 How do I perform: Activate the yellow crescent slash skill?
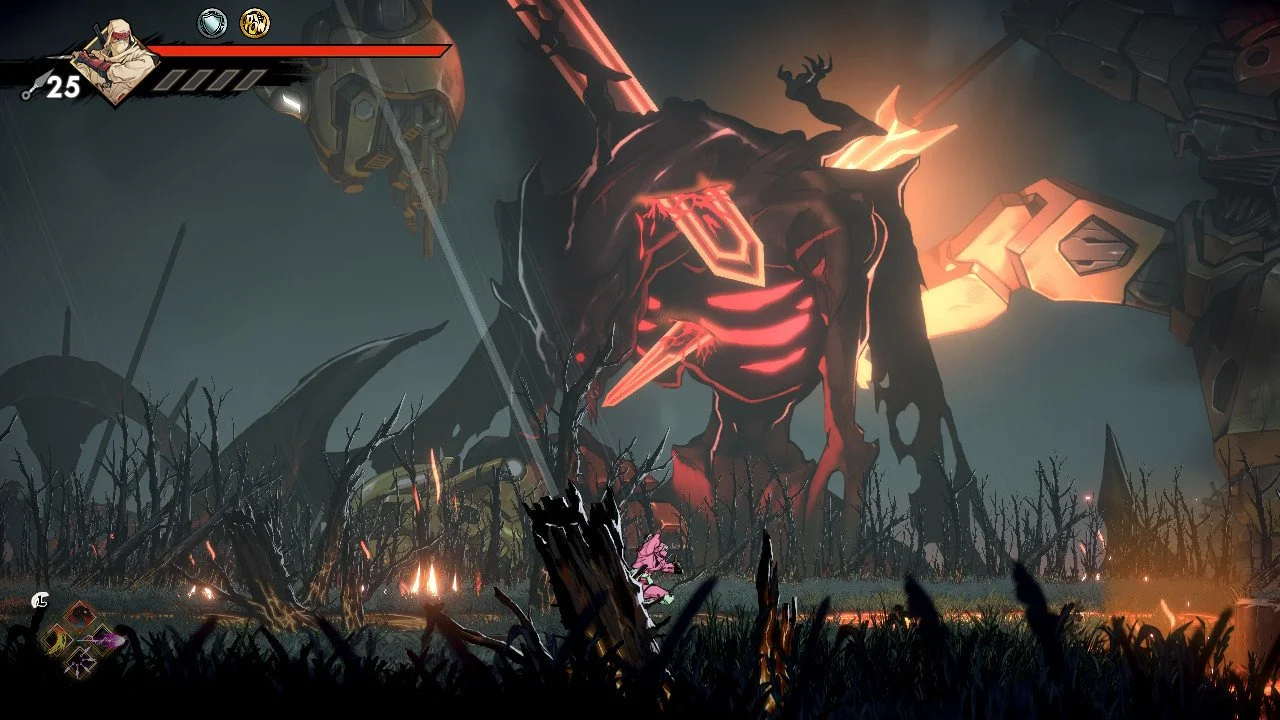click(58, 639)
